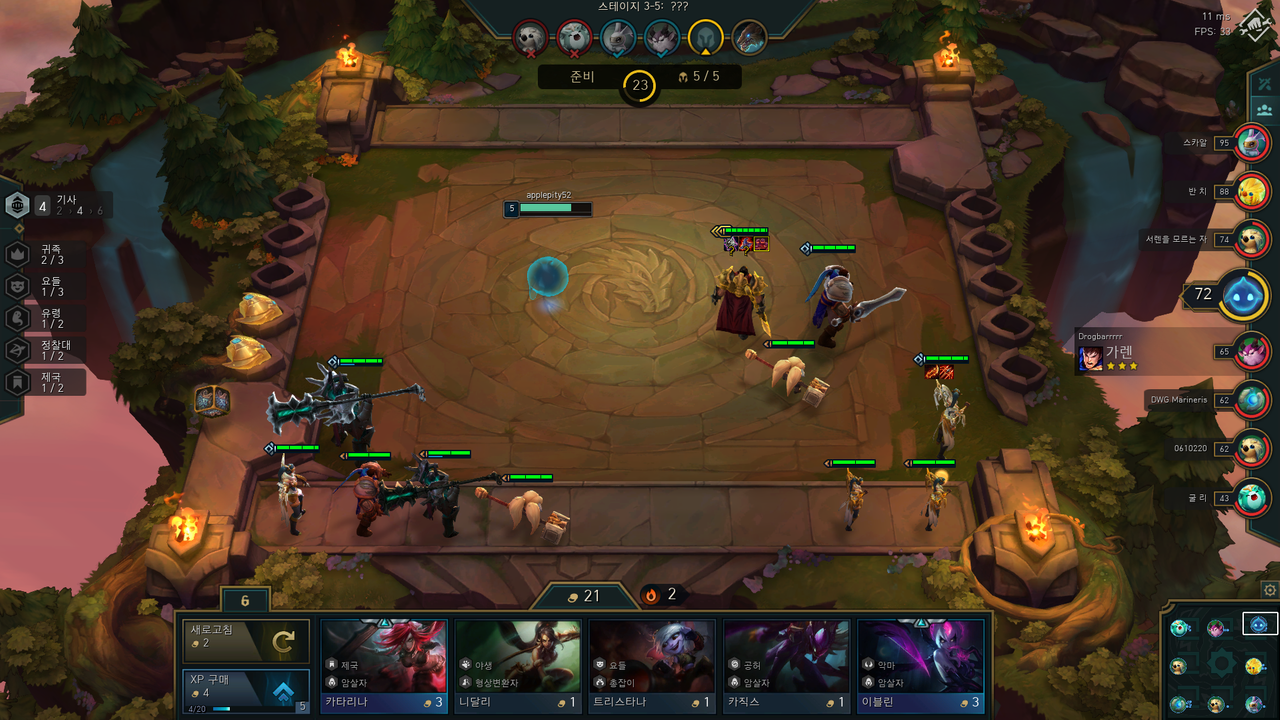Pick the Evelynn card in shop
The height and width of the screenshot is (720, 1280).
[919, 665]
